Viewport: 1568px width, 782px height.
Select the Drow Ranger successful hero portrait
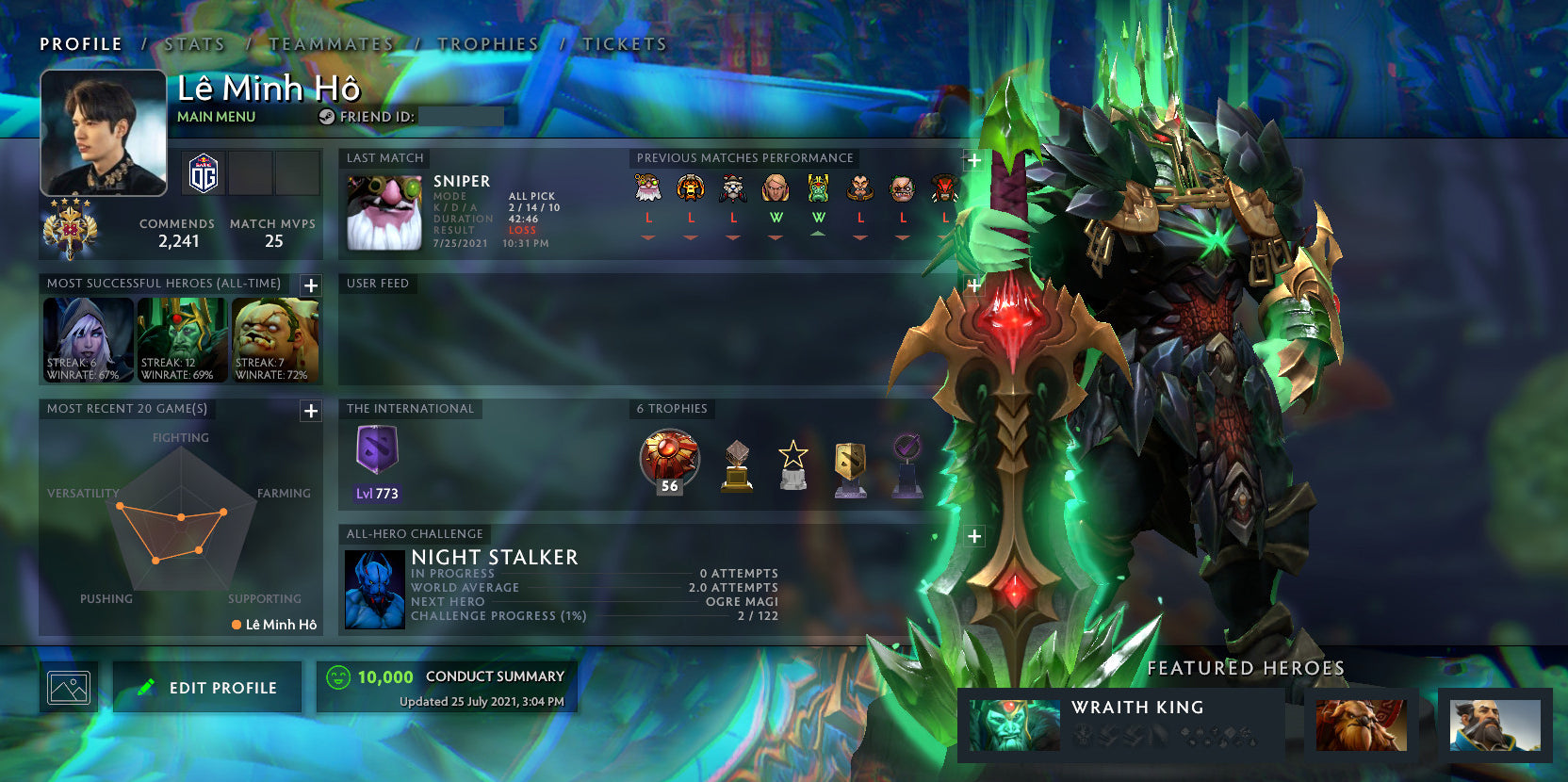pos(88,339)
